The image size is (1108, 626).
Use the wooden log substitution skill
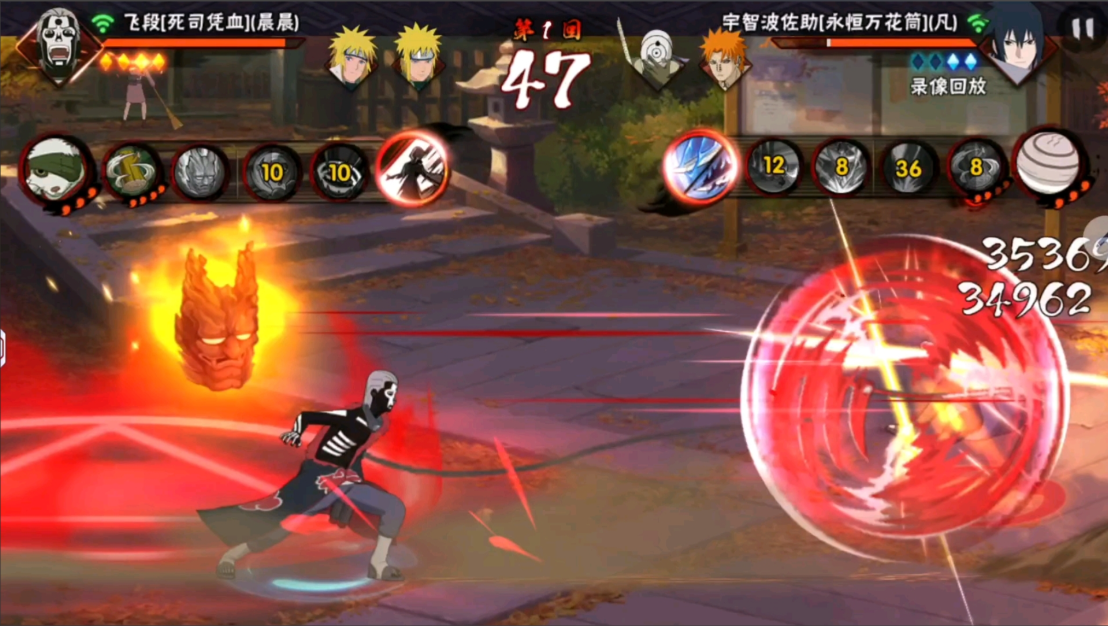pos(132,171)
